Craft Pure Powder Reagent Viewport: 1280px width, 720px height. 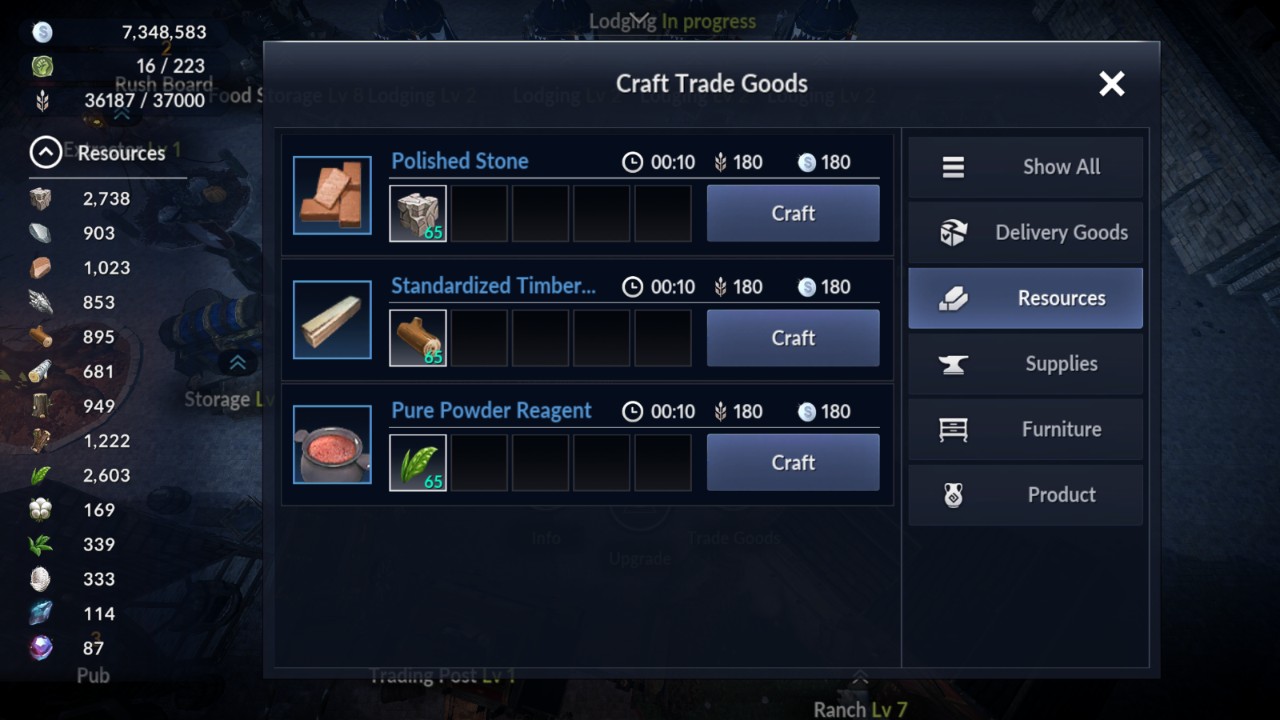click(x=793, y=462)
